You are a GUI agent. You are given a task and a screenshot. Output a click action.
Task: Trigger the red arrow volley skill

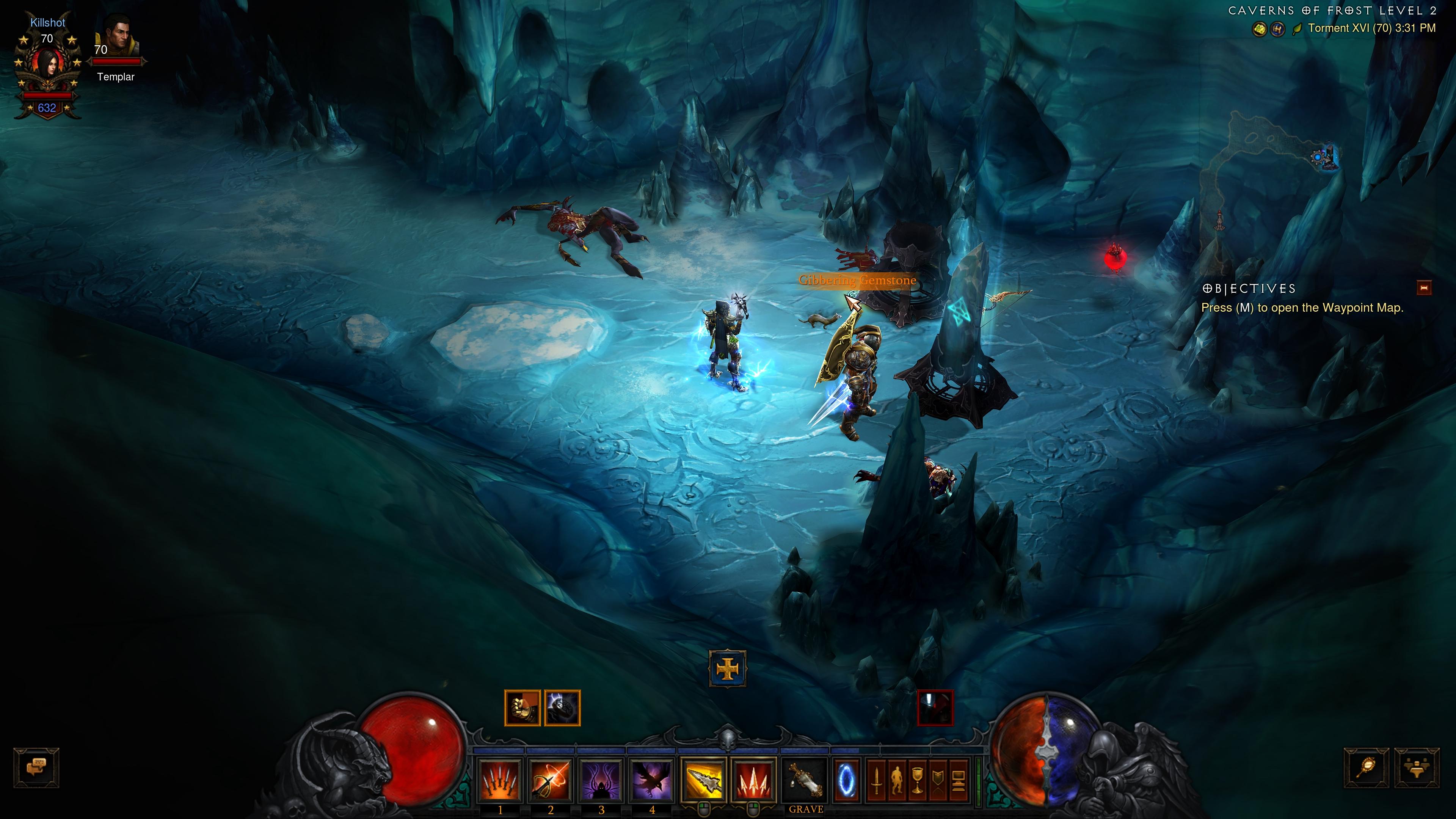coord(753,781)
